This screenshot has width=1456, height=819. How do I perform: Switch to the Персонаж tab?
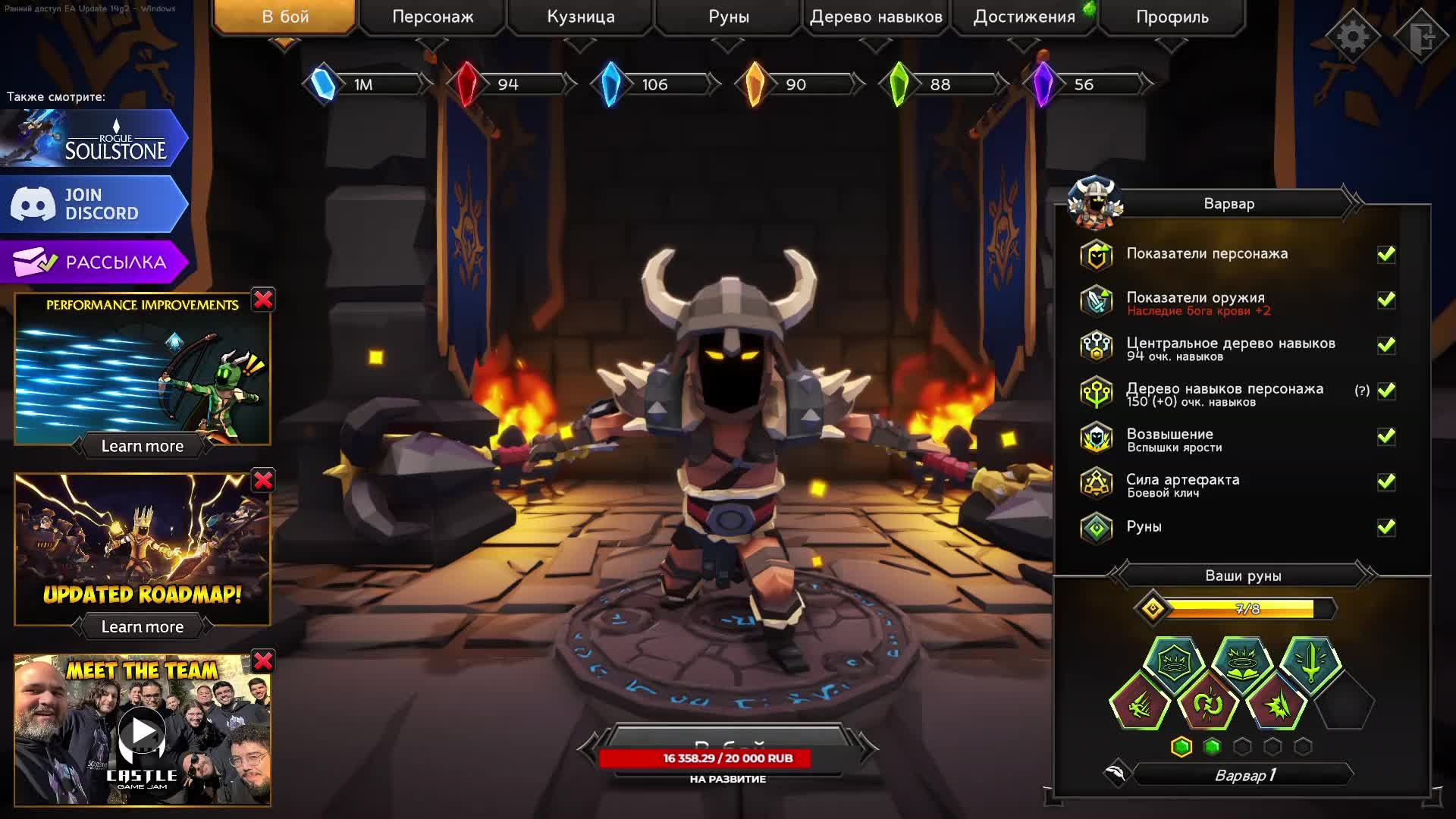(x=432, y=17)
